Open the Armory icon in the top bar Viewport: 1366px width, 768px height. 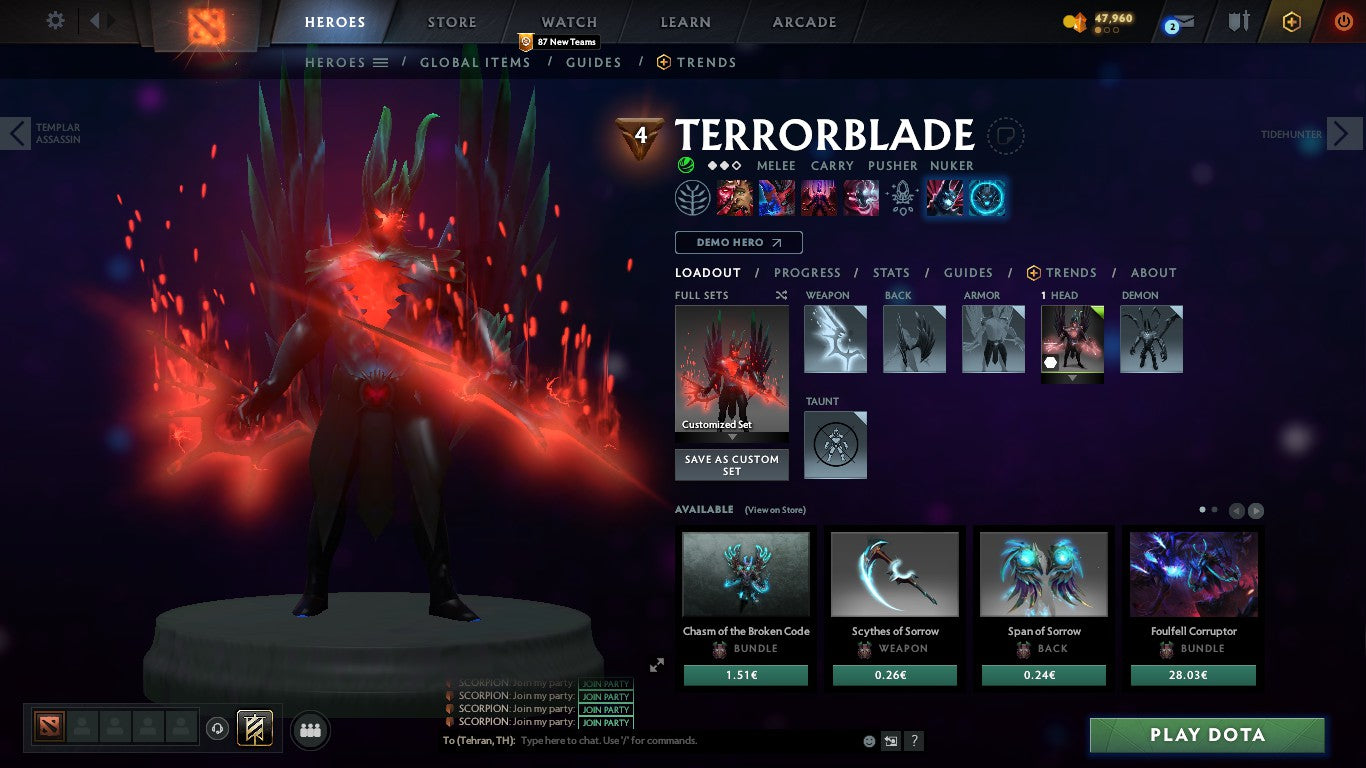[1237, 21]
